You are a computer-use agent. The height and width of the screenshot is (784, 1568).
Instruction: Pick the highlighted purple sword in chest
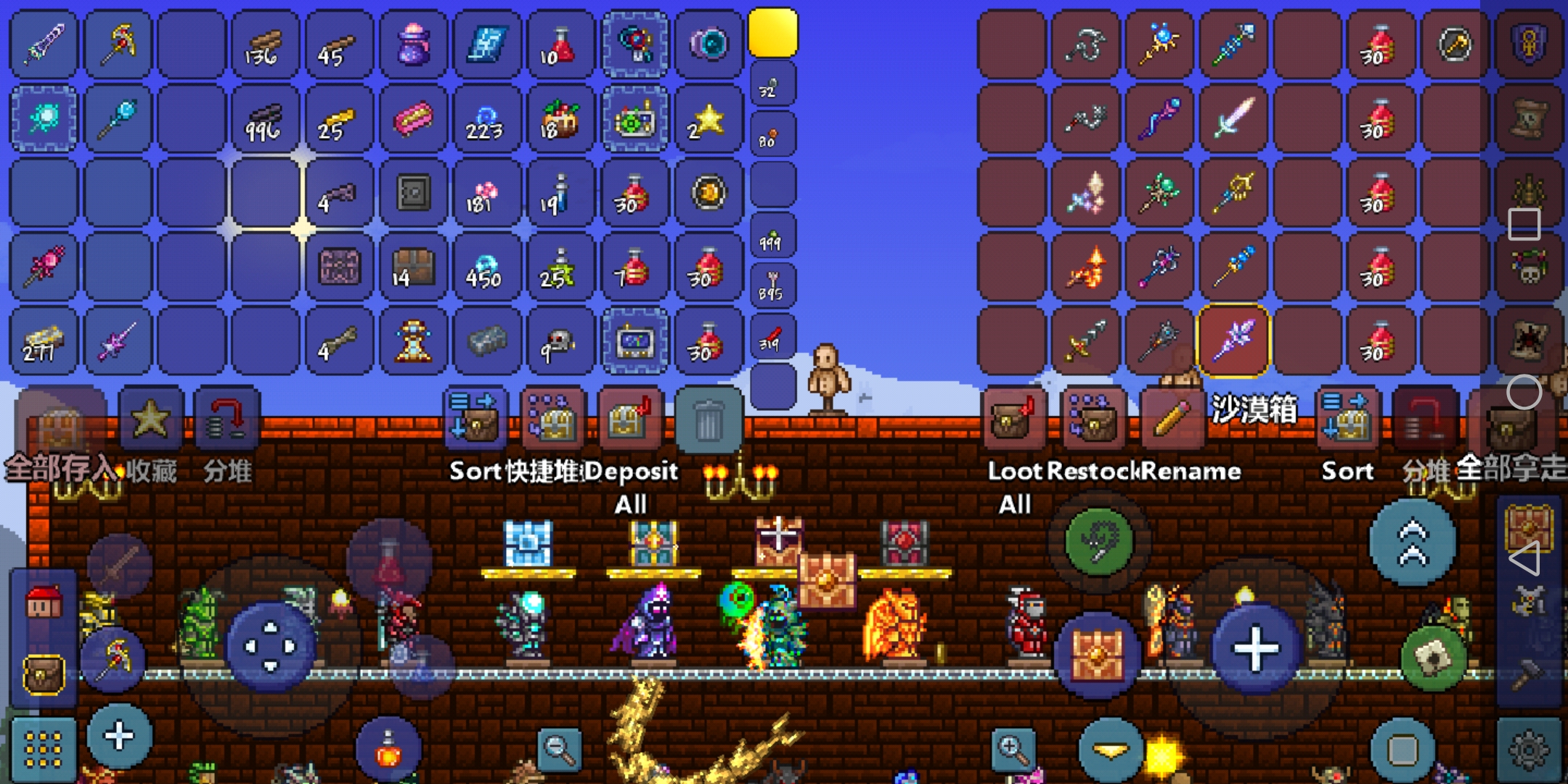(1233, 340)
